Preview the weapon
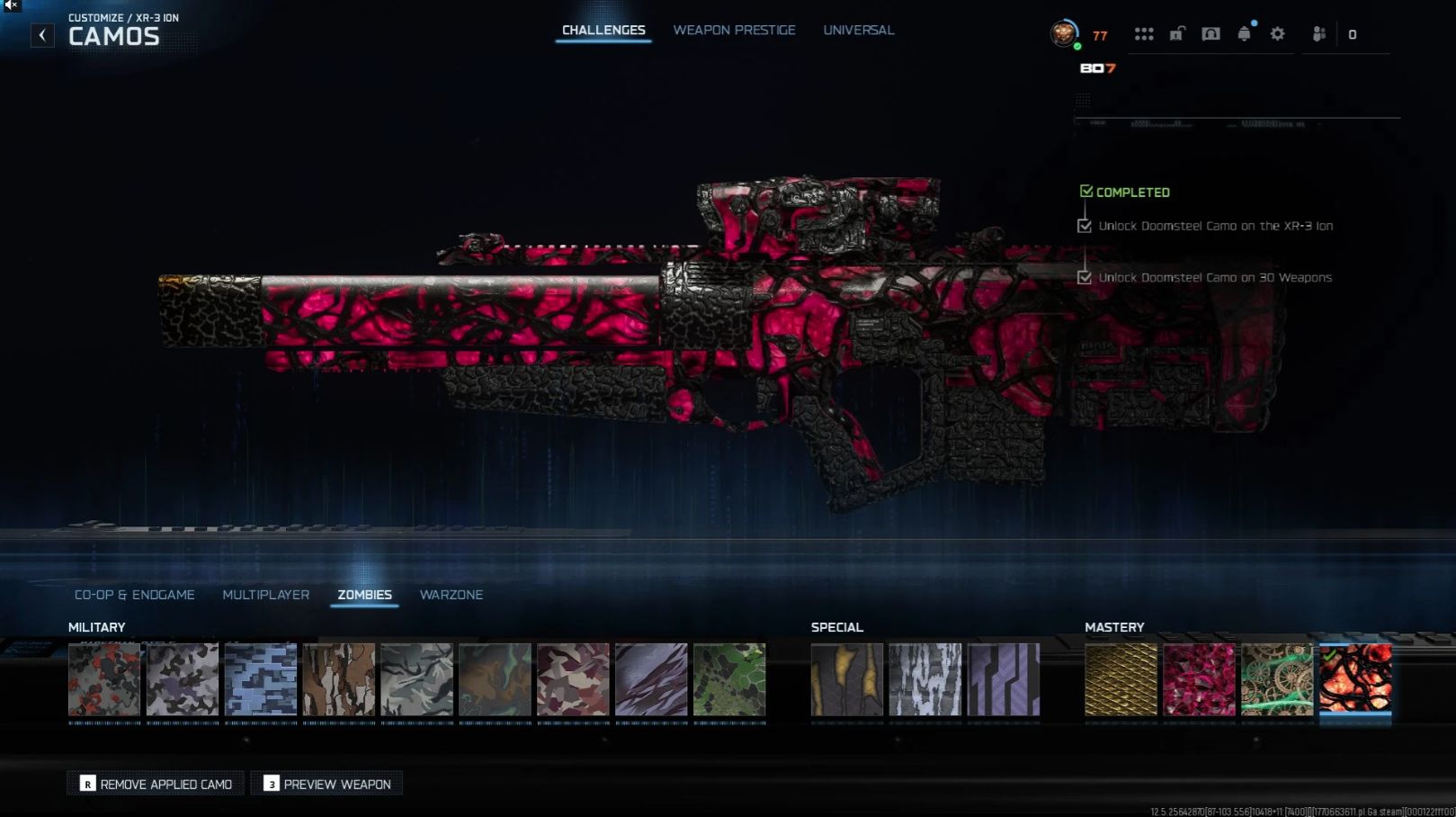The image size is (1456, 817). [x=327, y=784]
